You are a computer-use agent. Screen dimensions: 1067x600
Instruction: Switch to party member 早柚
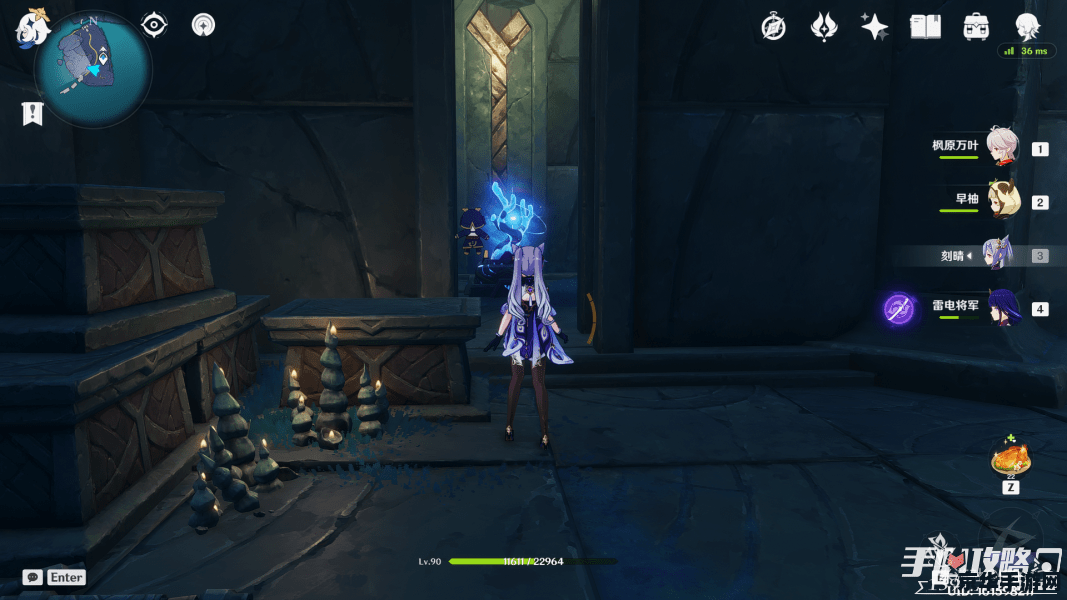[x=1001, y=201]
